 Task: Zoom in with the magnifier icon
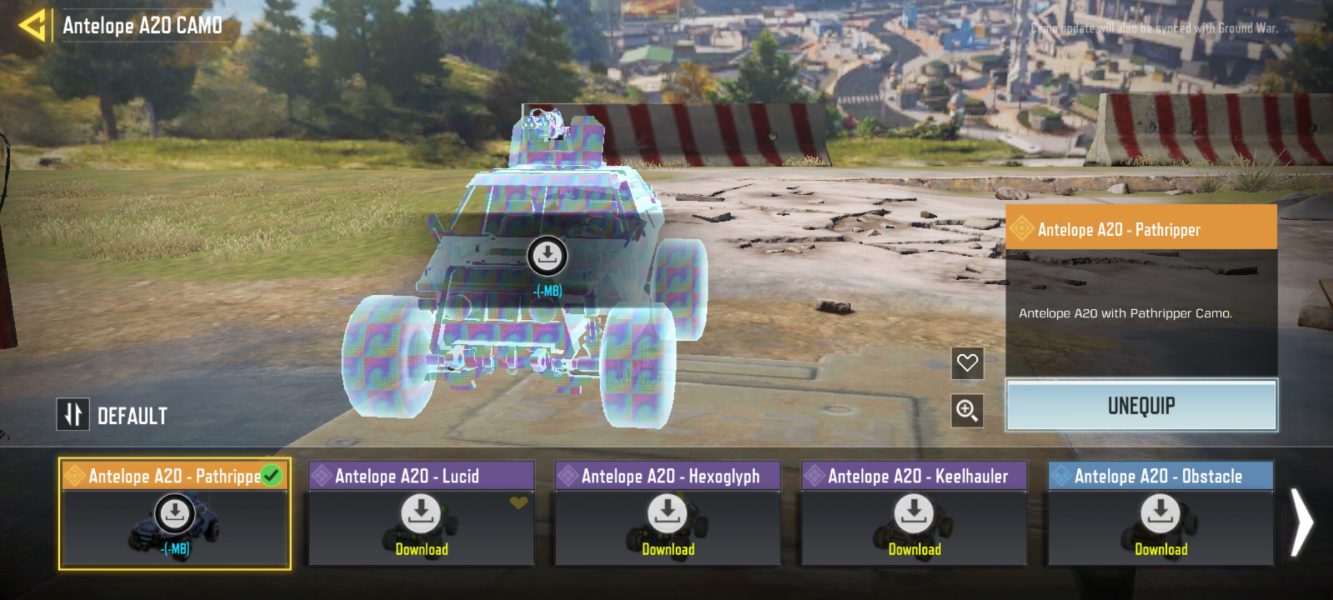(x=967, y=410)
